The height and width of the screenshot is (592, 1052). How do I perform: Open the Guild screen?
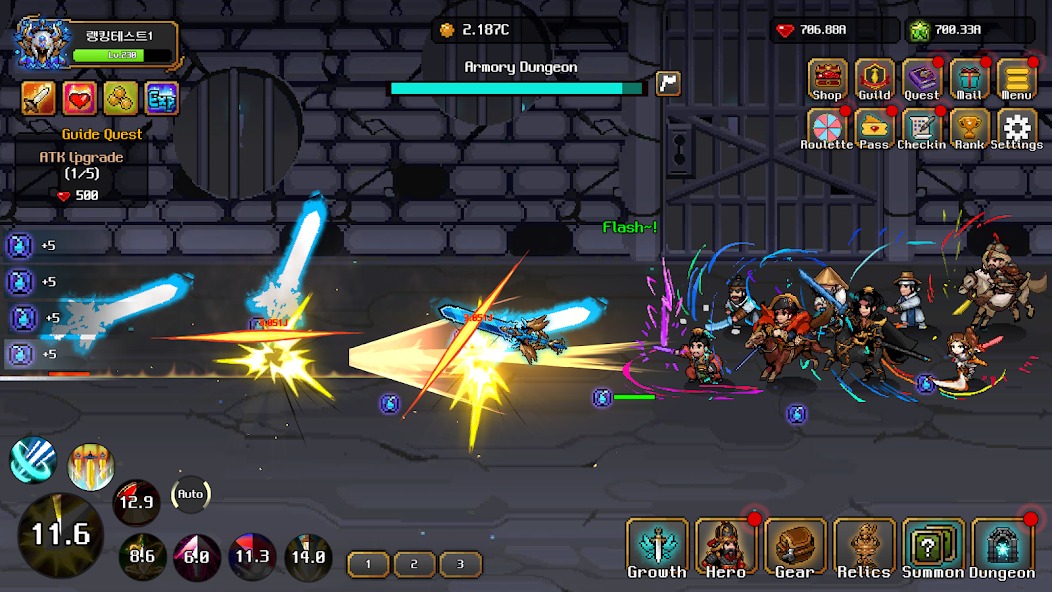874,80
